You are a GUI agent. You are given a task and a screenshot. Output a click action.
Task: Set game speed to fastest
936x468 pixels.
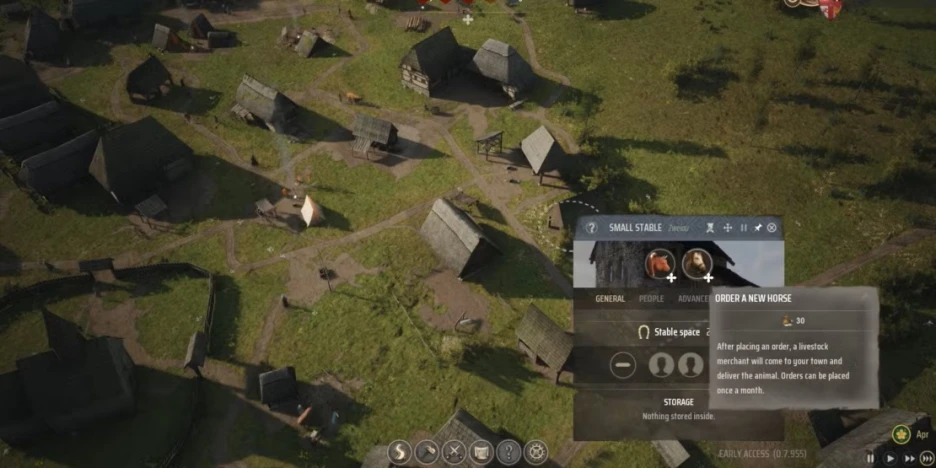tap(926, 458)
